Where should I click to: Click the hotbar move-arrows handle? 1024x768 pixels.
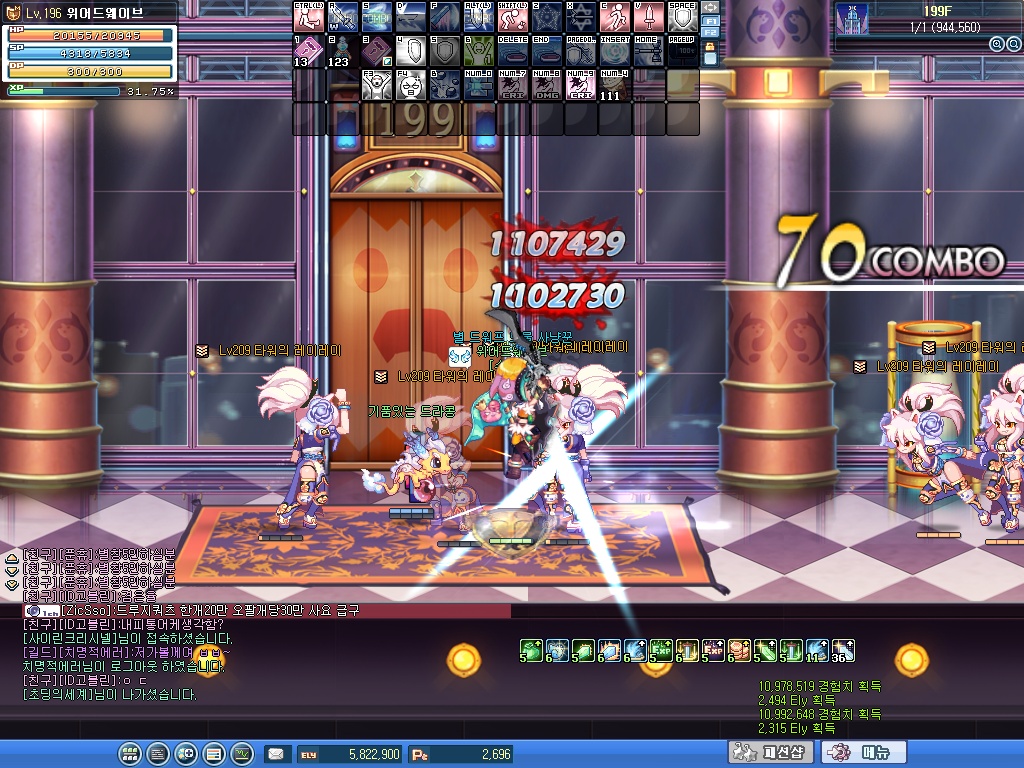tap(711, 7)
